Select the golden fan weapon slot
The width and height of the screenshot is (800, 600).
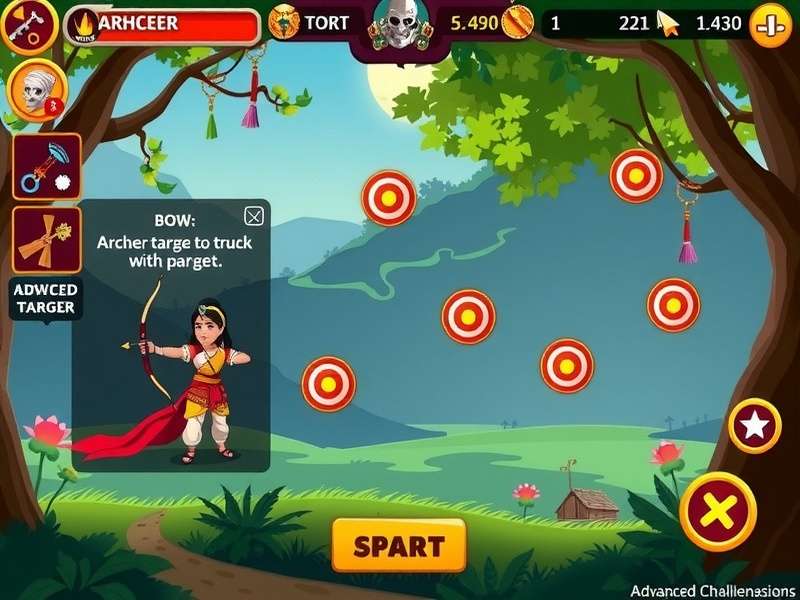(46, 239)
